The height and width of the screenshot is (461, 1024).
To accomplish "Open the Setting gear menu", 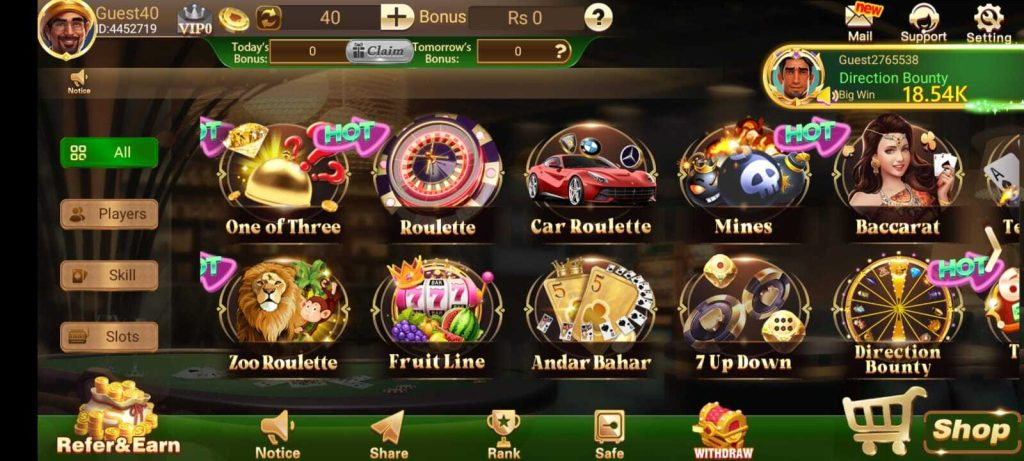I will 988,22.
